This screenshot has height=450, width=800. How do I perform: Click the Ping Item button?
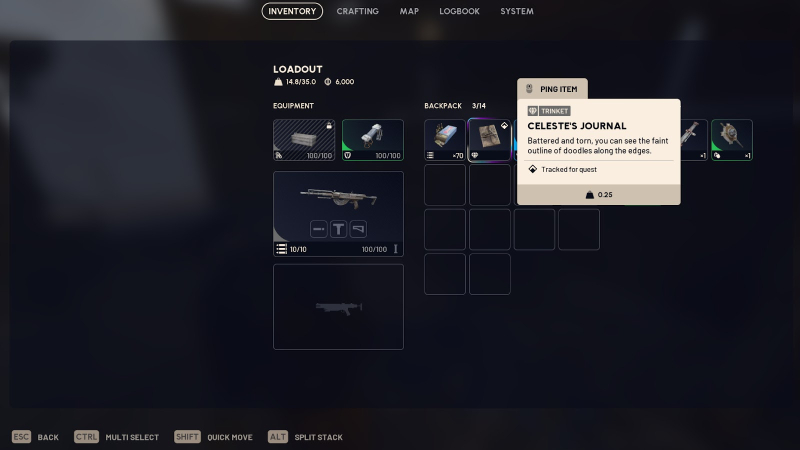coord(553,89)
